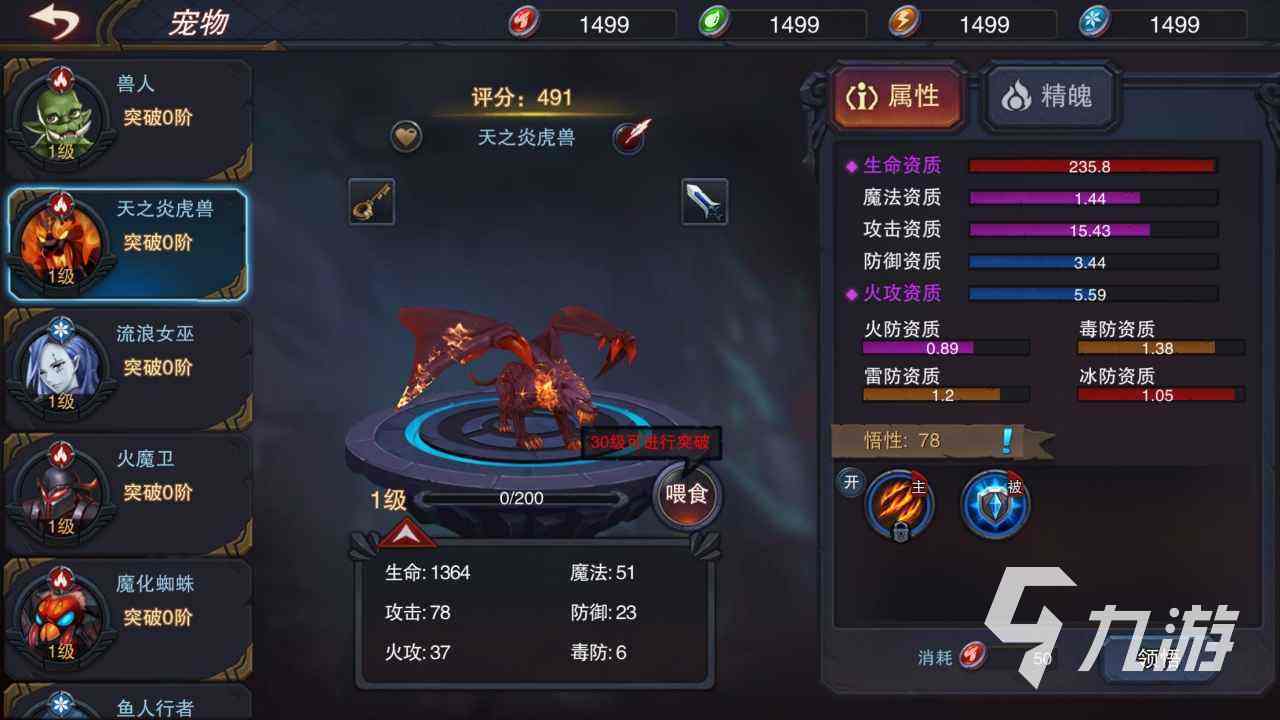Screen dimensions: 1280x720
Task: Click the padlock on the main skill icon
Action: (901, 532)
